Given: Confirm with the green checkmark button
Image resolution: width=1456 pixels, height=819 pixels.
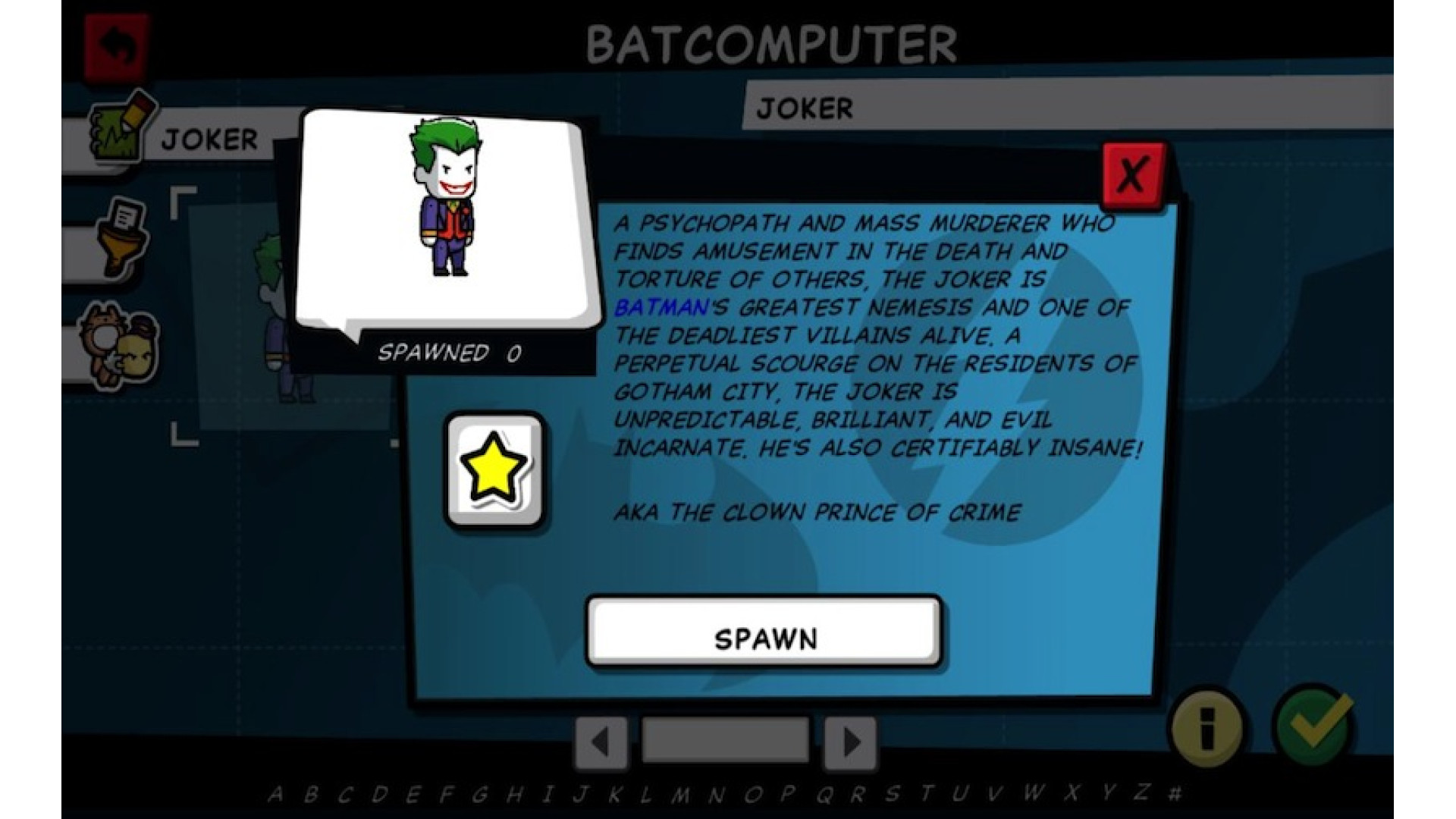Looking at the screenshot, I should (1314, 726).
